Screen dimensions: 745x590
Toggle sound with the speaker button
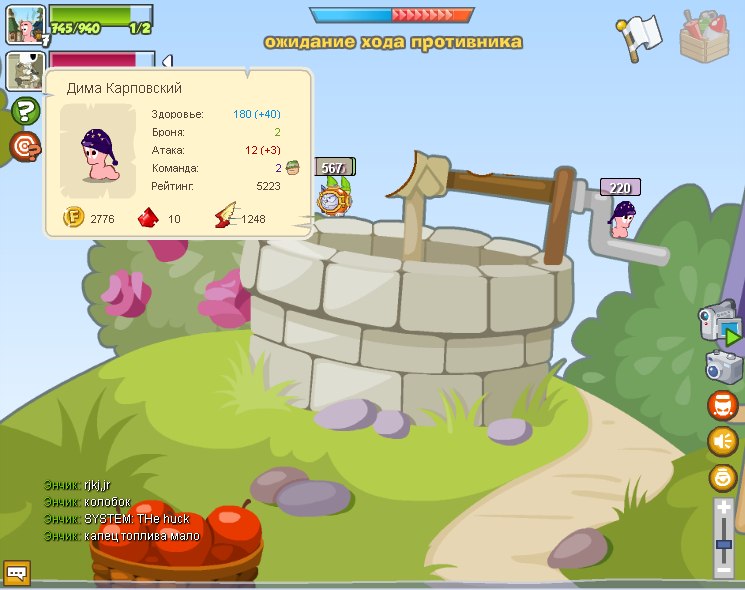click(723, 441)
